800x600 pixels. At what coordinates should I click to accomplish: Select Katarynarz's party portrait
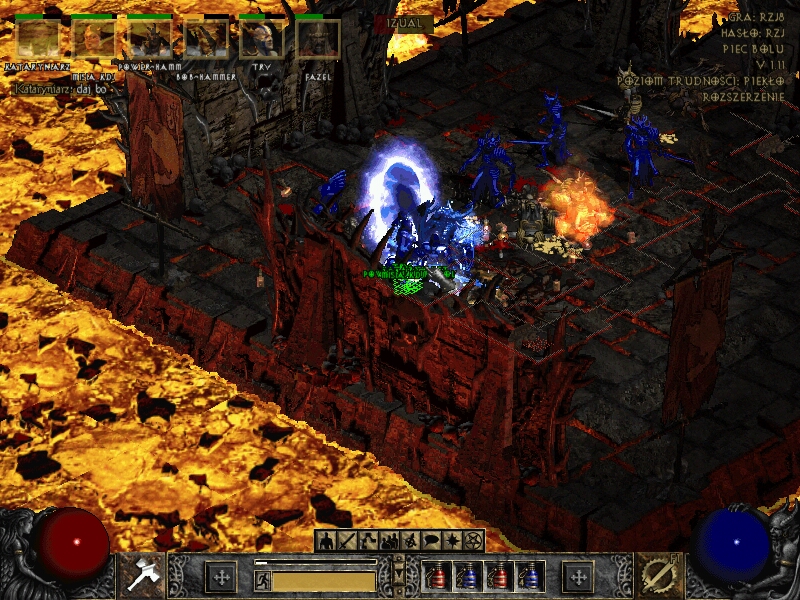(x=38, y=40)
